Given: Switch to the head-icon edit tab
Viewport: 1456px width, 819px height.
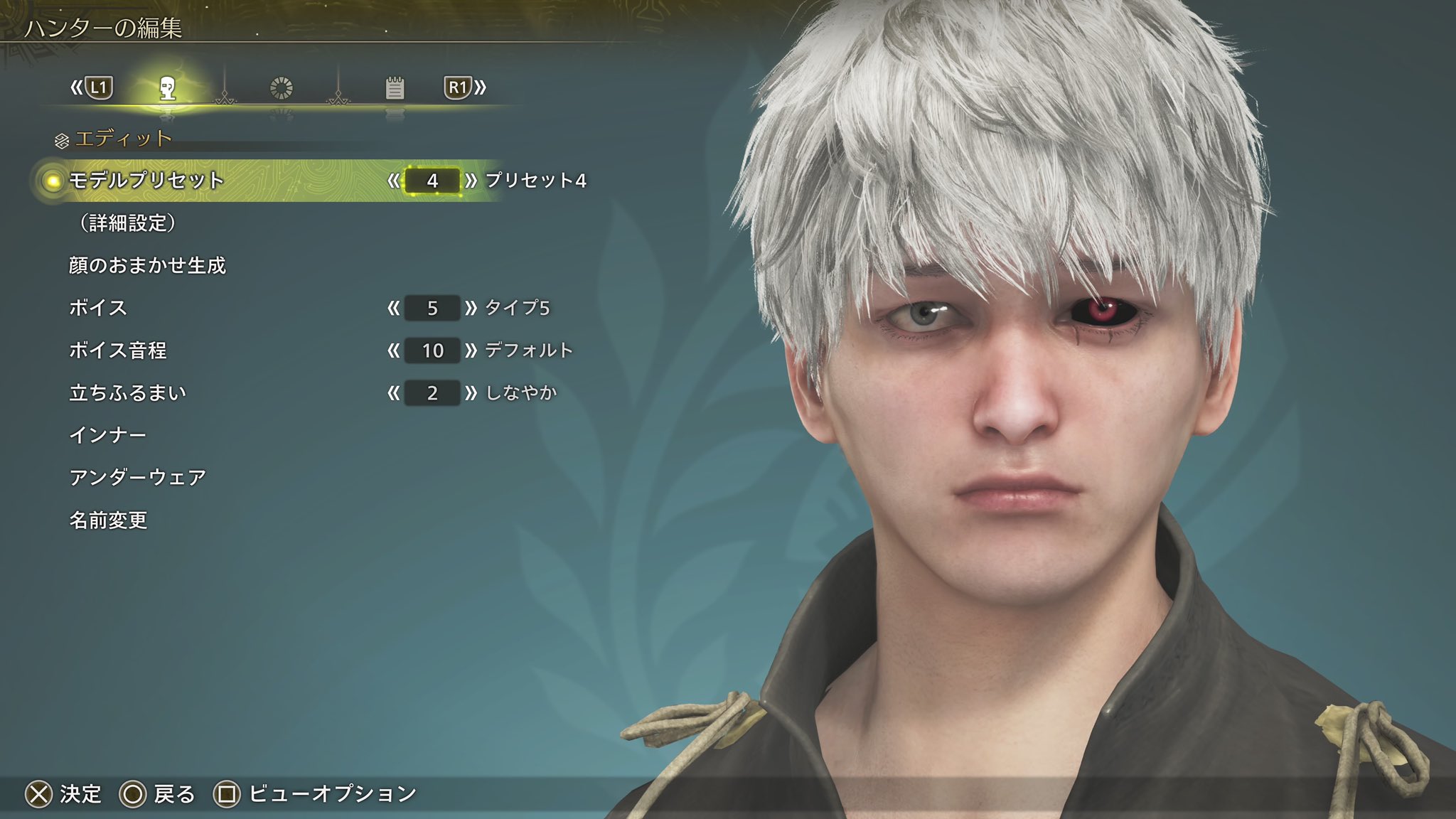Looking at the screenshot, I should click(168, 88).
